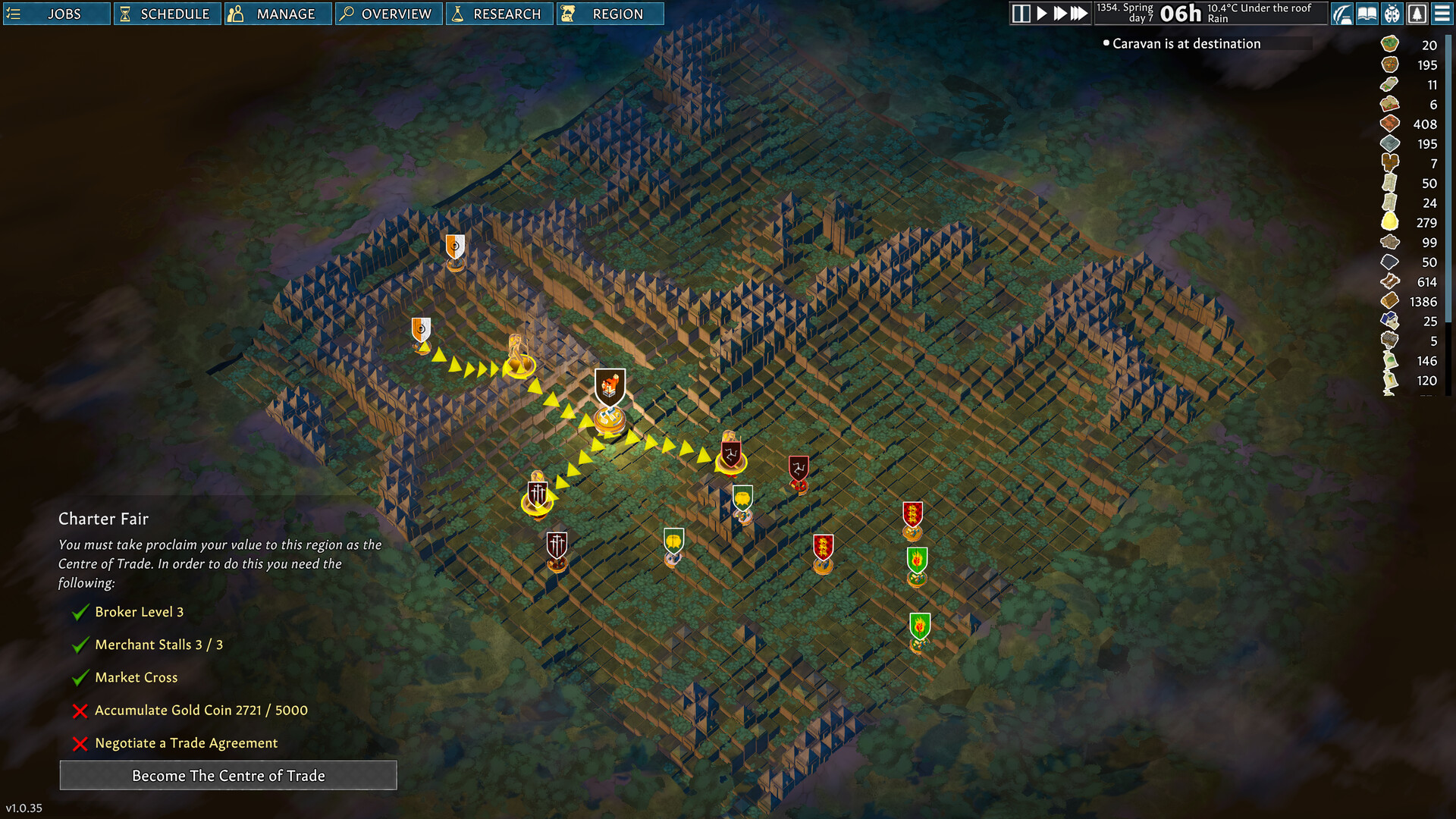
Task: Select the red triskelion shield on the map
Action: [x=799, y=468]
